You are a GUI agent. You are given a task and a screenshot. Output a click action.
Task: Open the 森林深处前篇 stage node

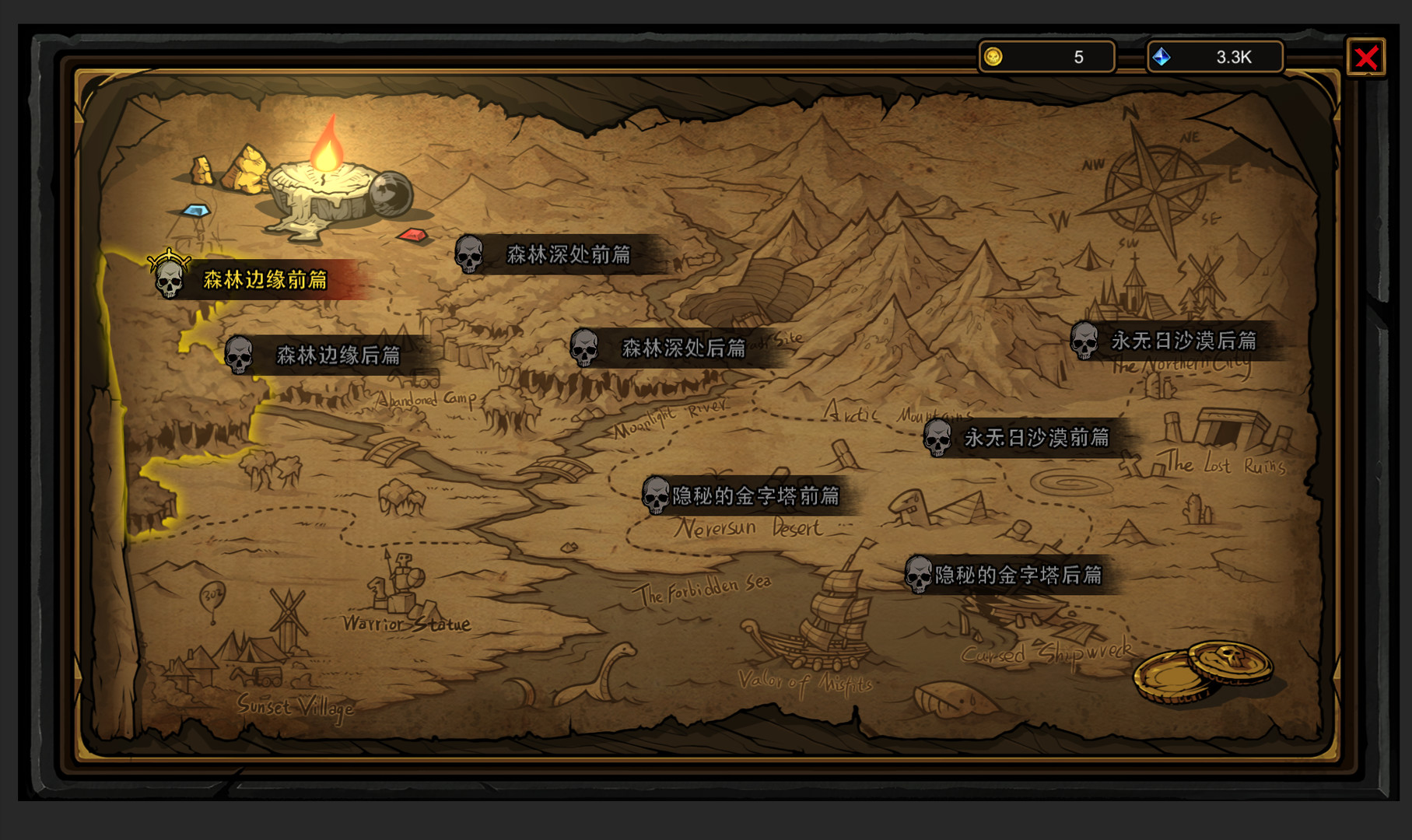click(468, 255)
